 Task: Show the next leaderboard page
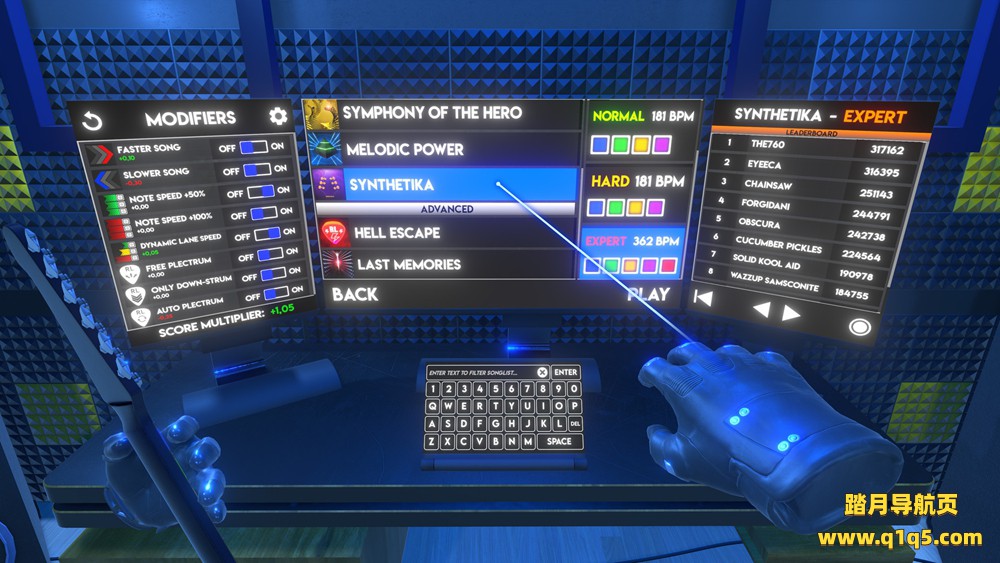(792, 312)
